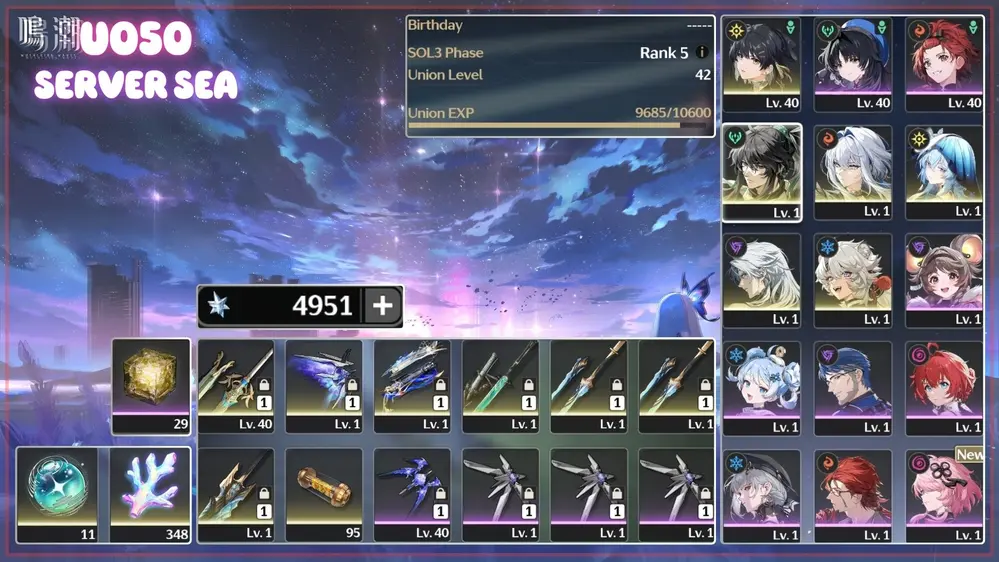Screen dimensions: 999x562
Task: Select the teal orb item with 11
Action: tap(57, 494)
